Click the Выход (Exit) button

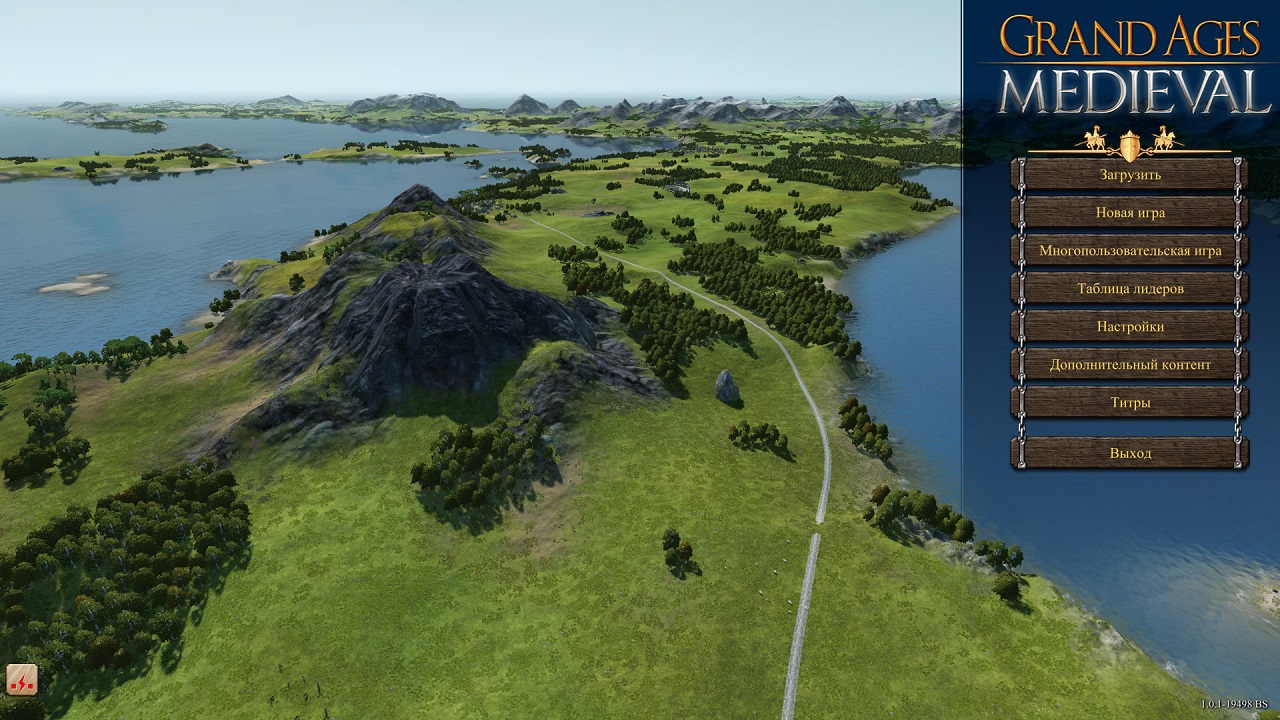(1130, 453)
